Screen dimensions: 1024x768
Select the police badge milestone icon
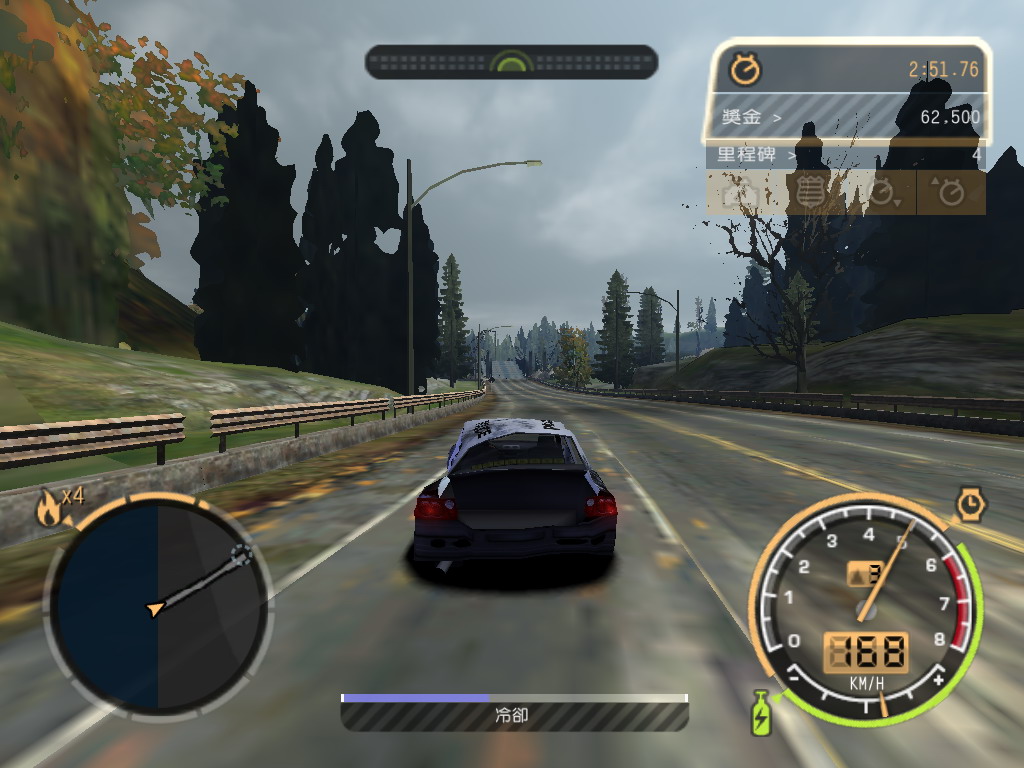click(811, 193)
